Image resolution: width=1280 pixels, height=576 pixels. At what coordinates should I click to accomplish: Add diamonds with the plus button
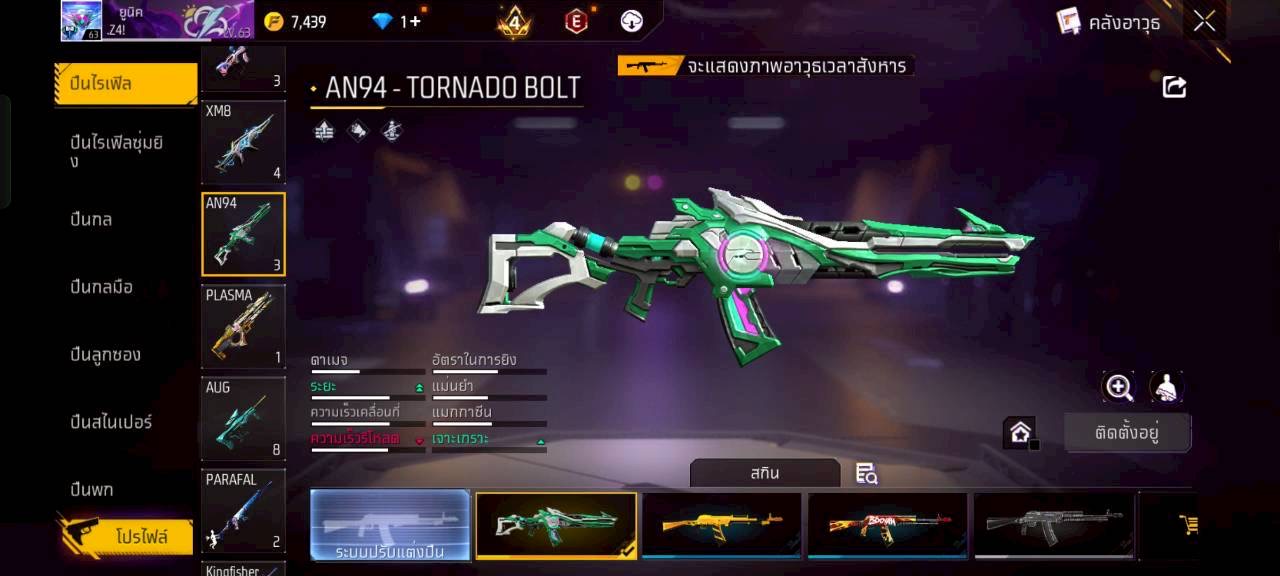(x=413, y=21)
